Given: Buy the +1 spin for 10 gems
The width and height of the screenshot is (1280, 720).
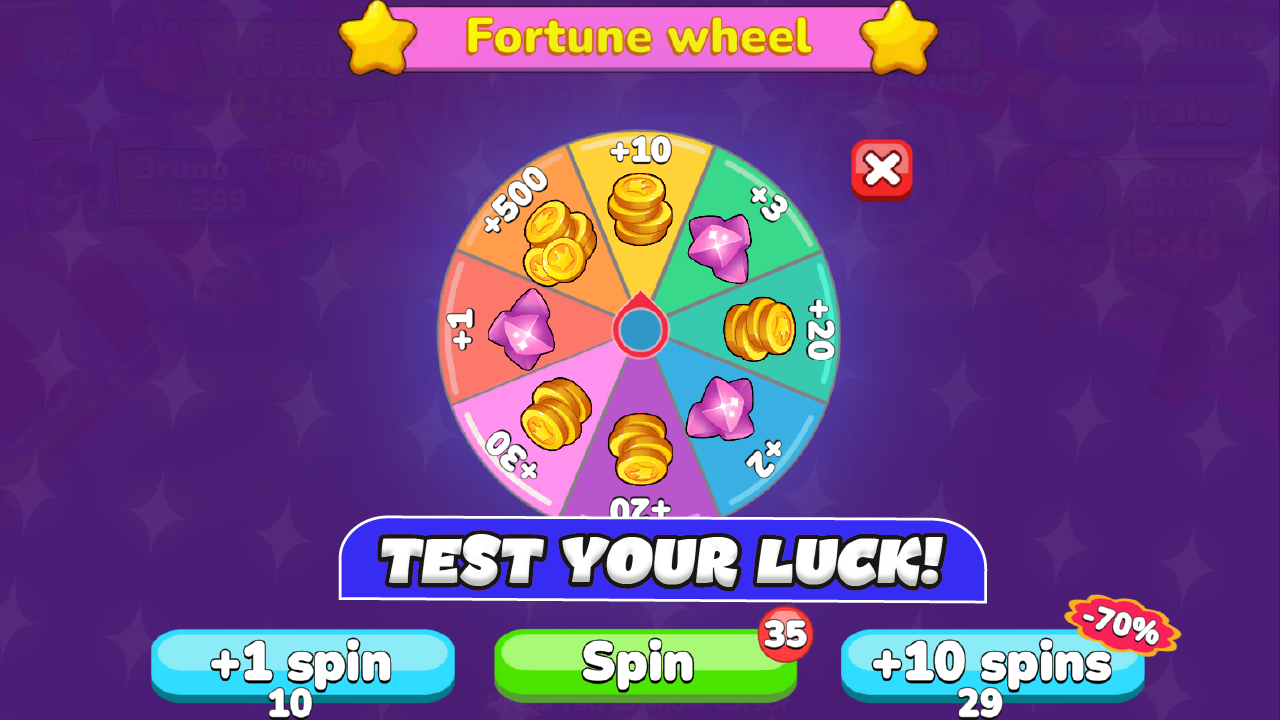Looking at the screenshot, I should coord(304,662).
